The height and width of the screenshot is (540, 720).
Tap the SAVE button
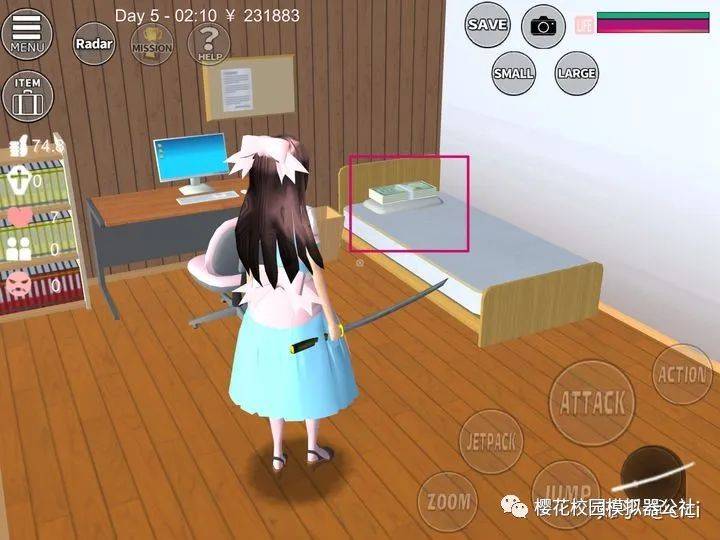pos(487,24)
